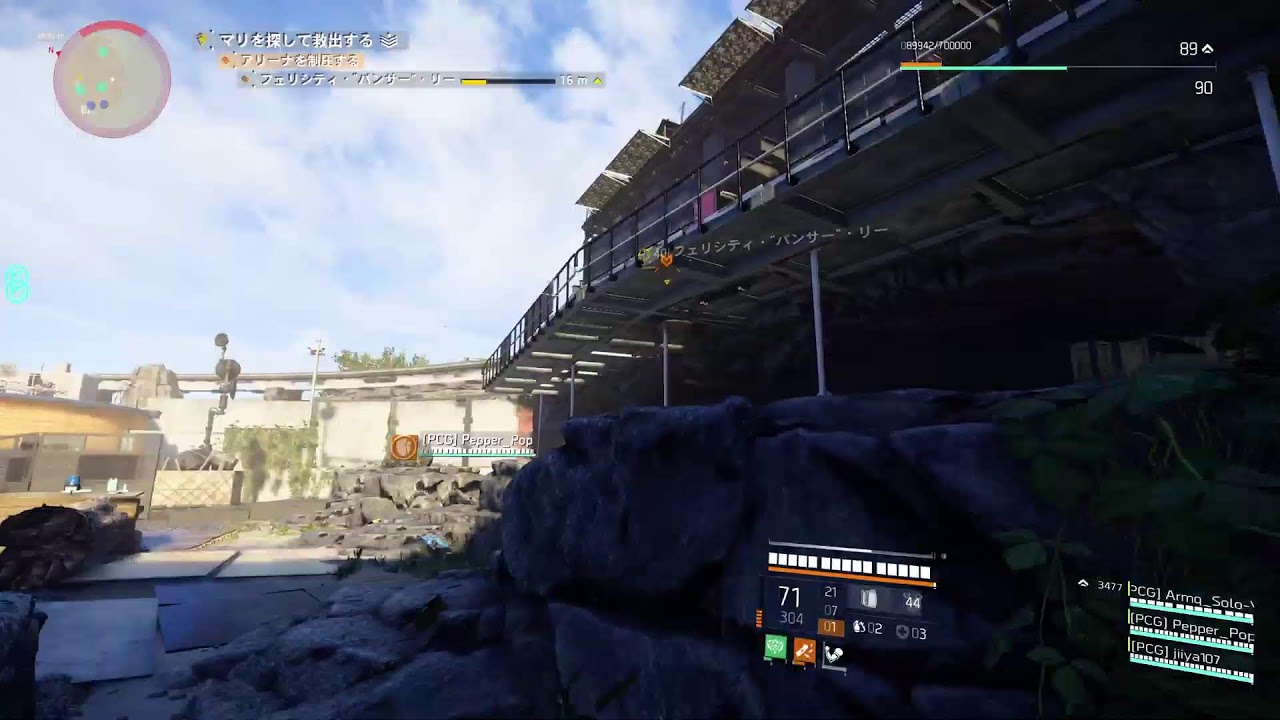The image size is (1280, 720).
Task: Click the boss health bar of [PCG] Pepper_Pop
Action: [478, 451]
